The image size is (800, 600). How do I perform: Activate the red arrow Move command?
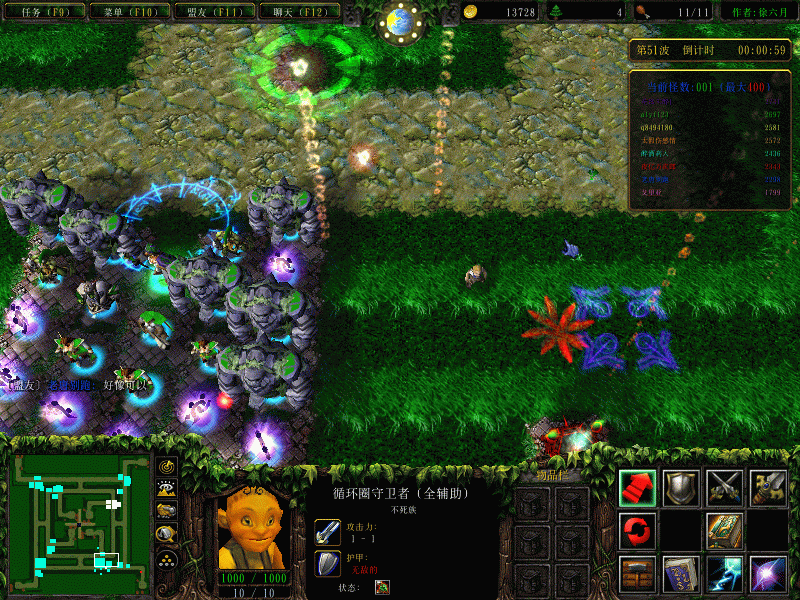[x=637, y=486]
